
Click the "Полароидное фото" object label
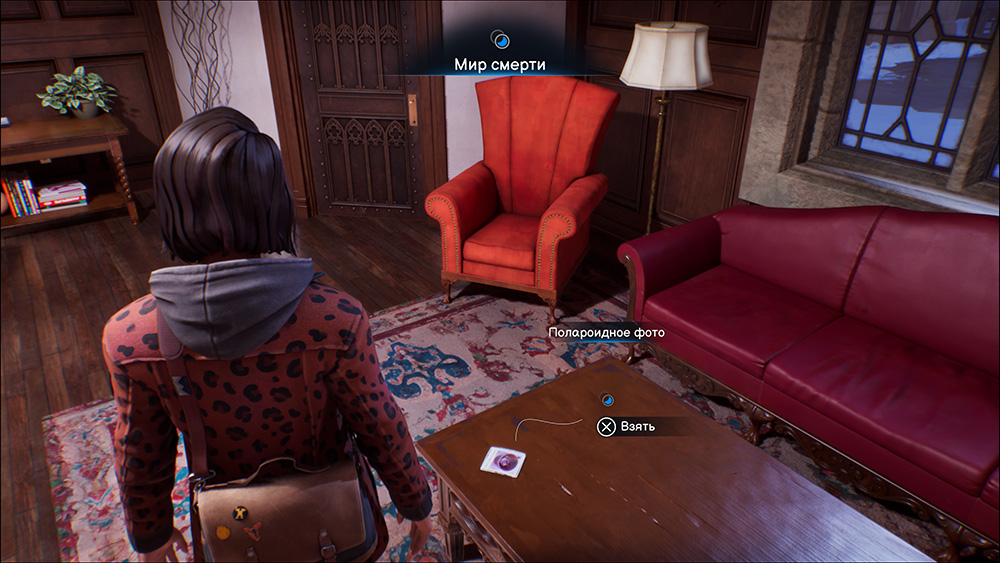click(606, 332)
